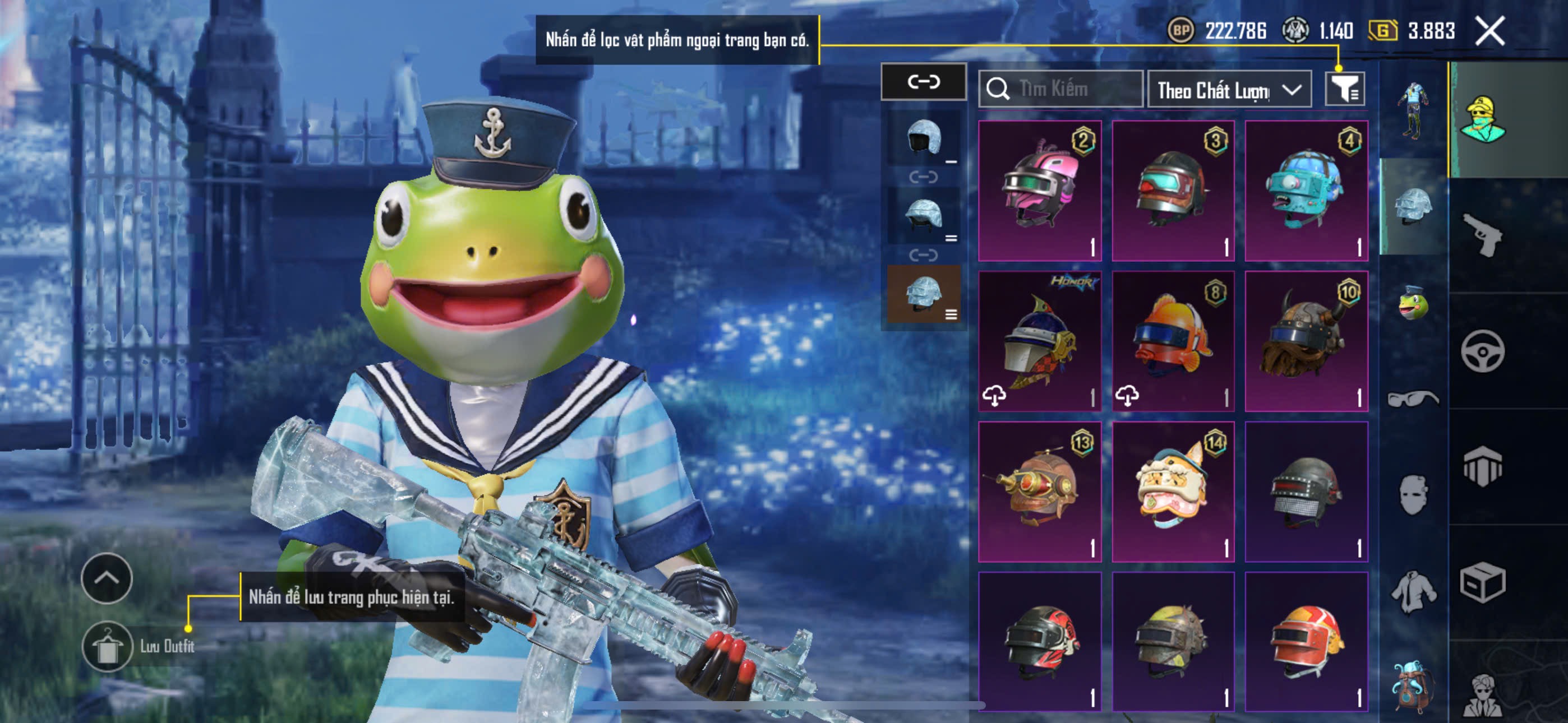Select the pink visor helmet skin
This screenshot has width=1568, height=723.
1040,191
